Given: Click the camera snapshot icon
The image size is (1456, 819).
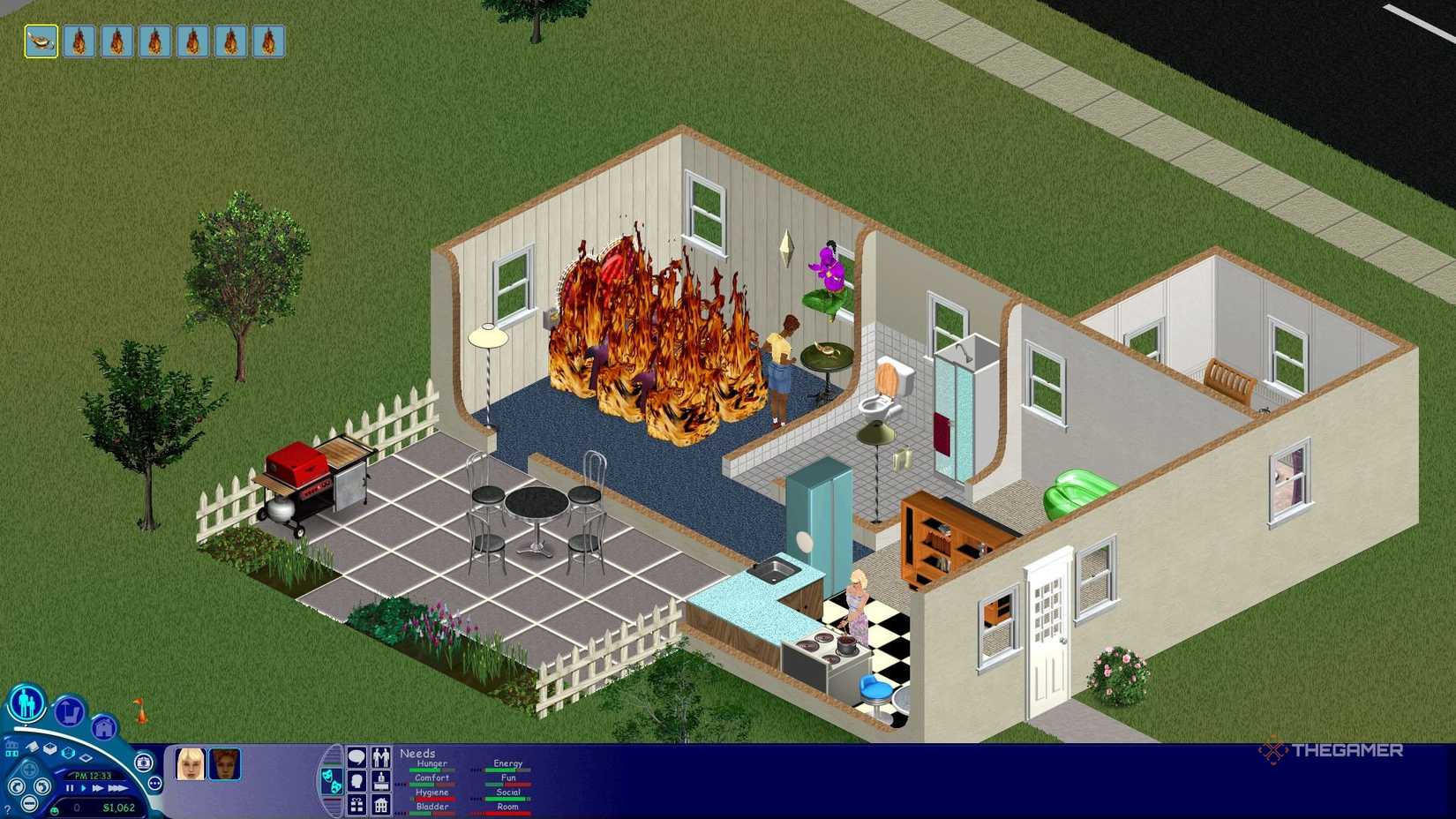Looking at the screenshot, I should [x=143, y=763].
